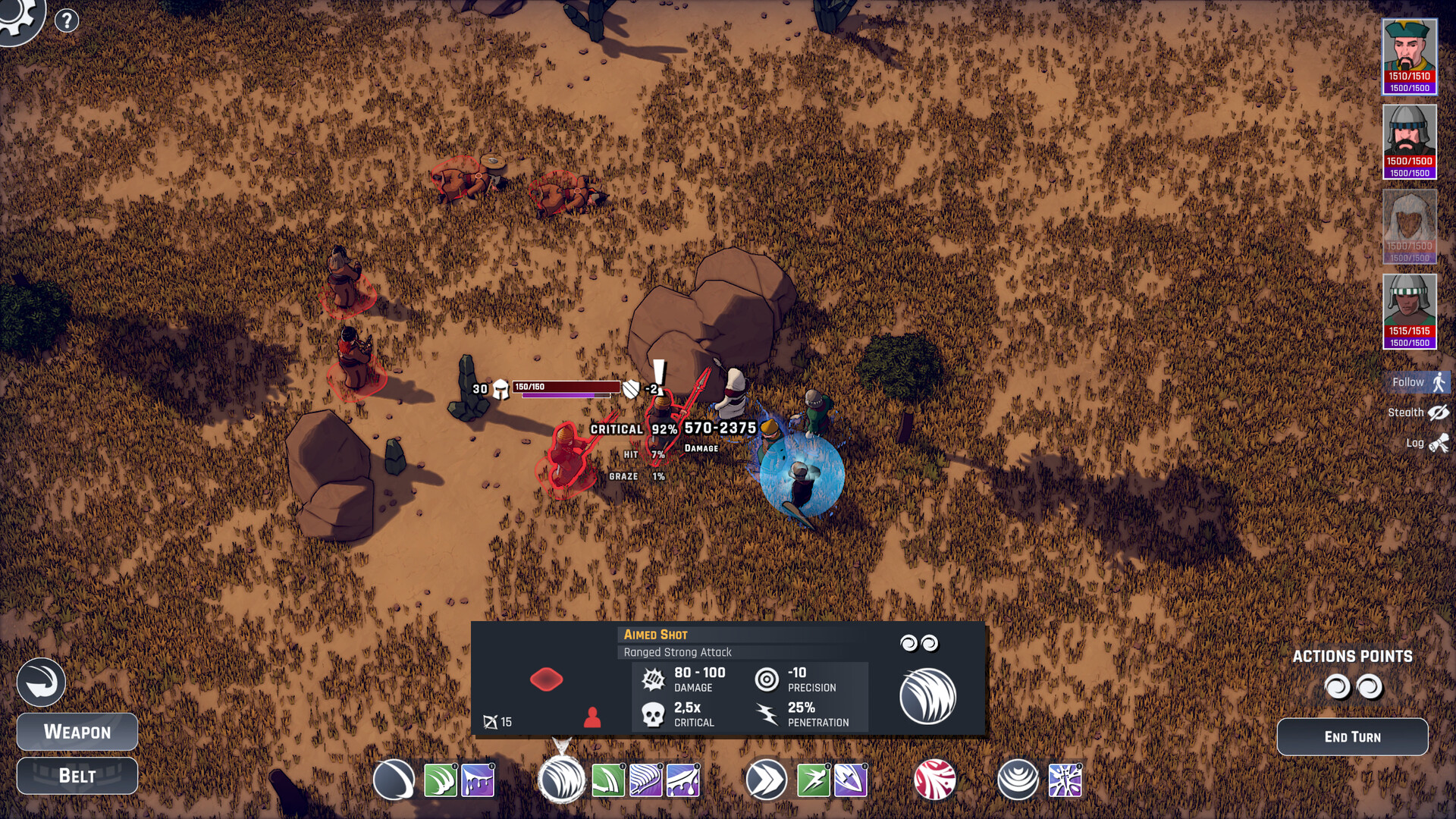Select the gray layered shell ability icon
The image size is (1456, 819).
click(1017, 780)
